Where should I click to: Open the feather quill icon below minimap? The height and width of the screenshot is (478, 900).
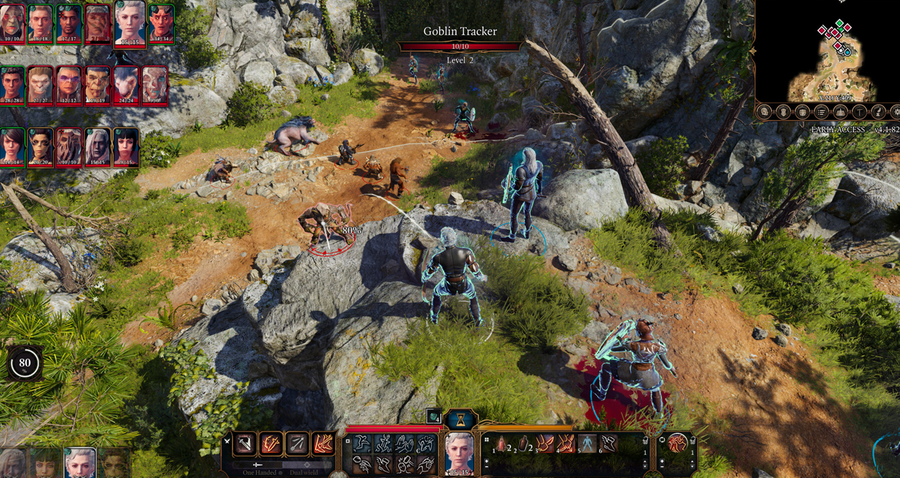(877, 112)
